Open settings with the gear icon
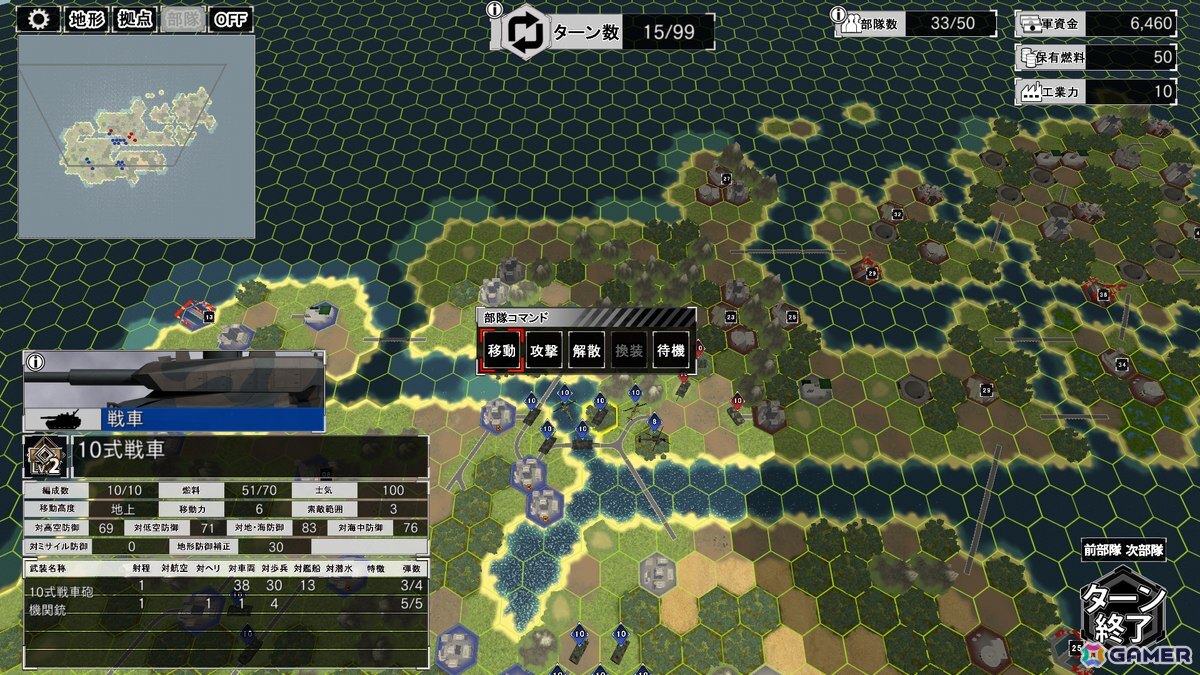The image size is (1200, 675). pyautogui.click(x=39, y=19)
